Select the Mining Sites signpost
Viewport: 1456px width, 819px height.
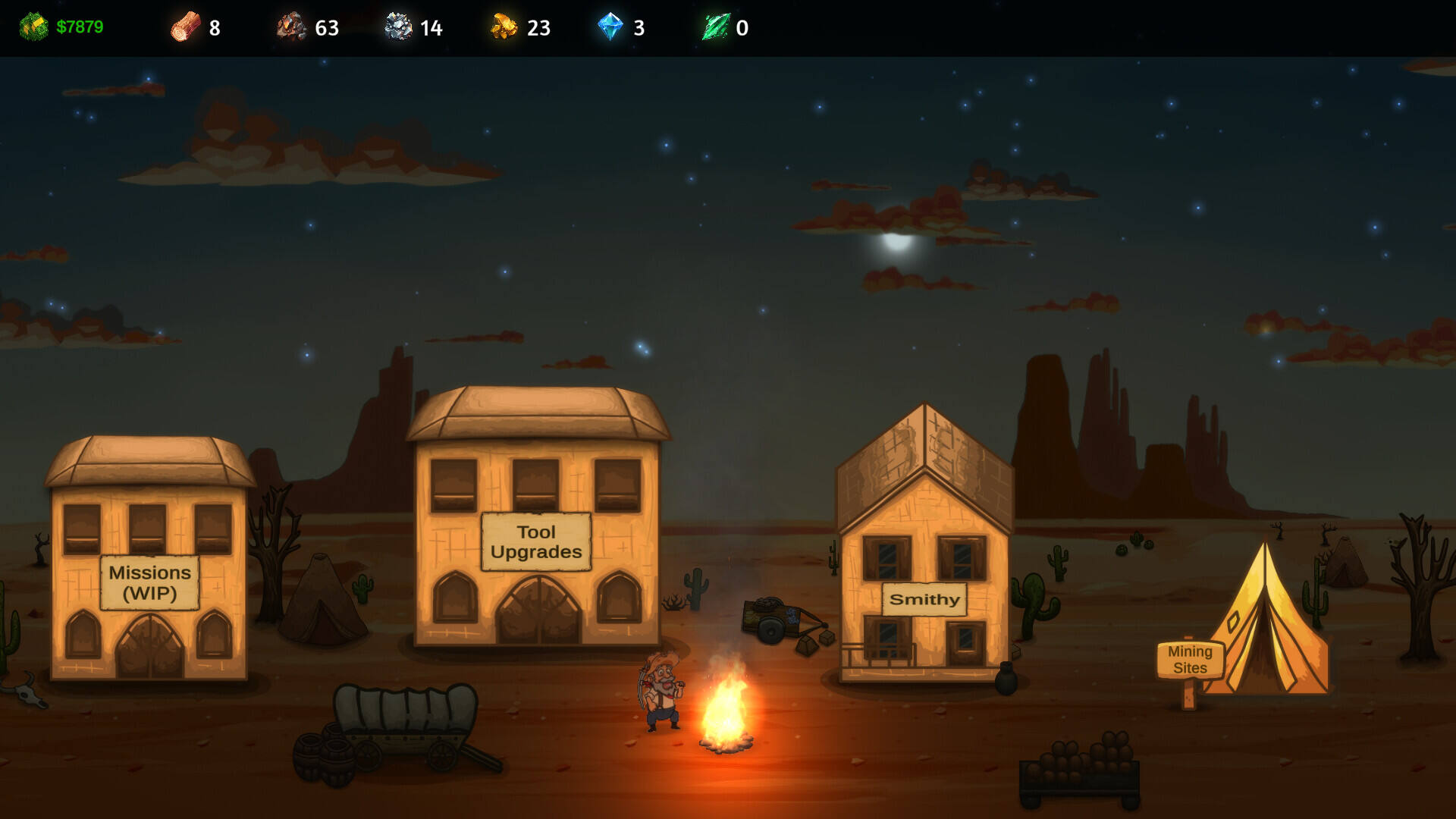[x=1190, y=660]
